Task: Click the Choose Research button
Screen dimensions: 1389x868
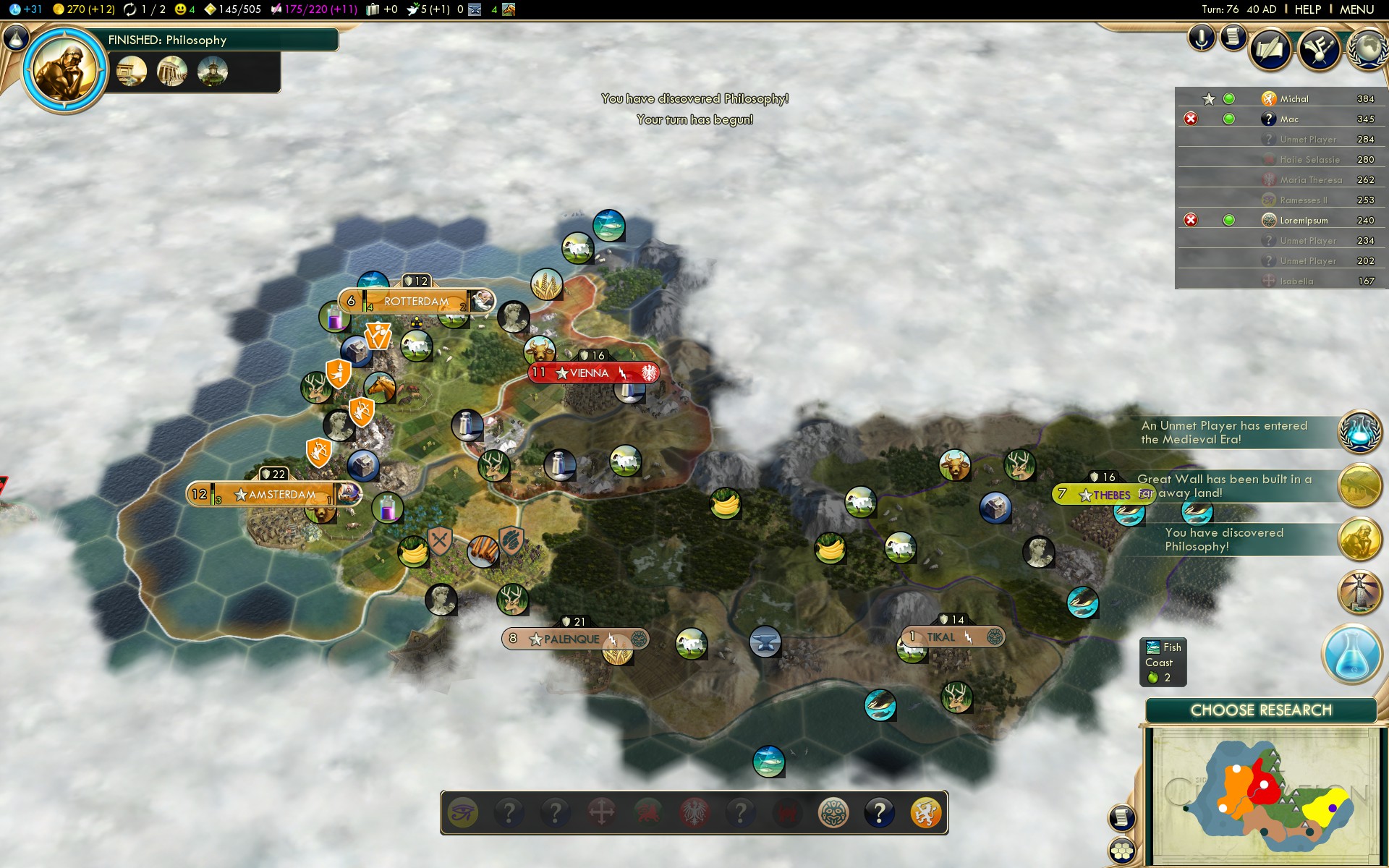Action: tap(1260, 710)
